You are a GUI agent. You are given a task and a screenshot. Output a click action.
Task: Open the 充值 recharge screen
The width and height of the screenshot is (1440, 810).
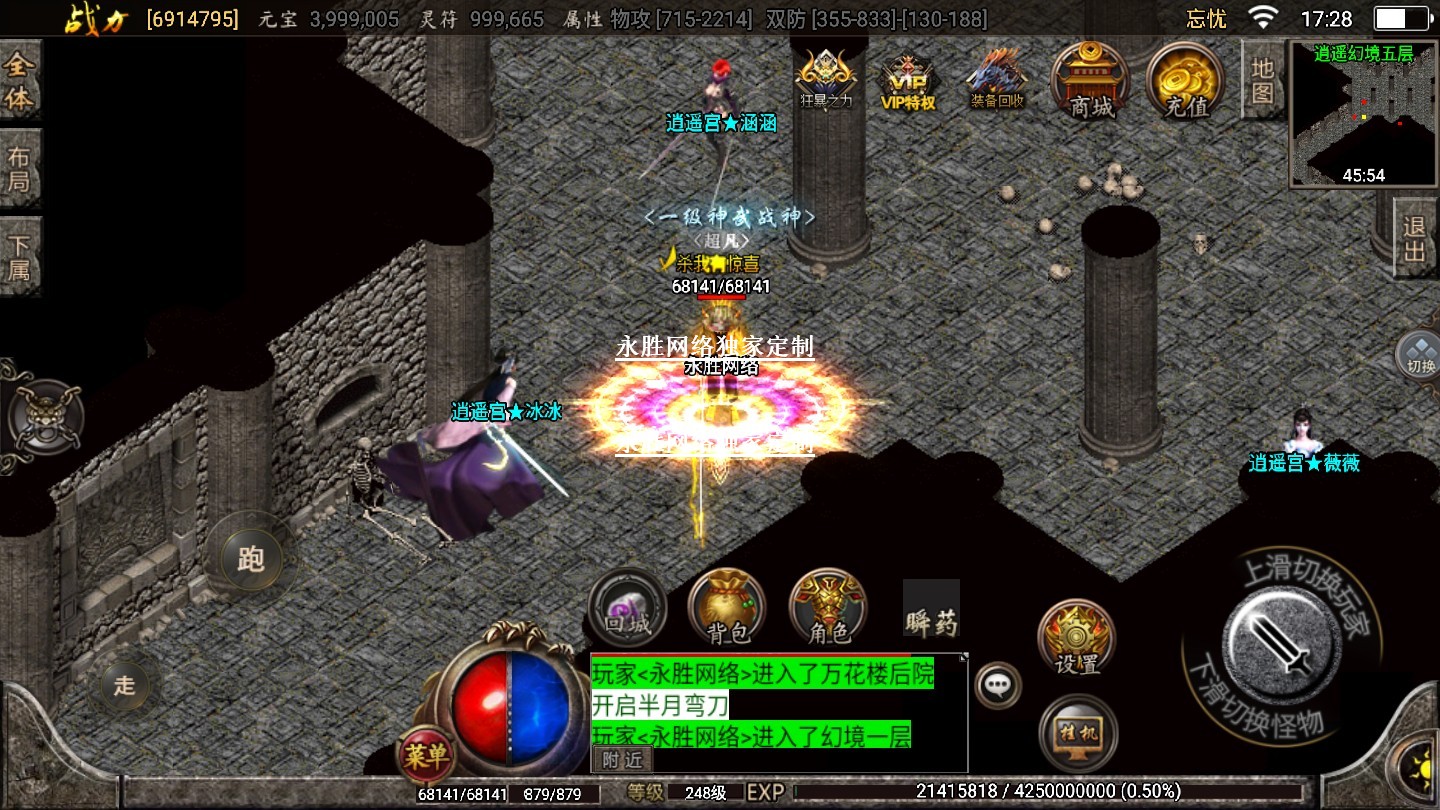click(x=1186, y=81)
